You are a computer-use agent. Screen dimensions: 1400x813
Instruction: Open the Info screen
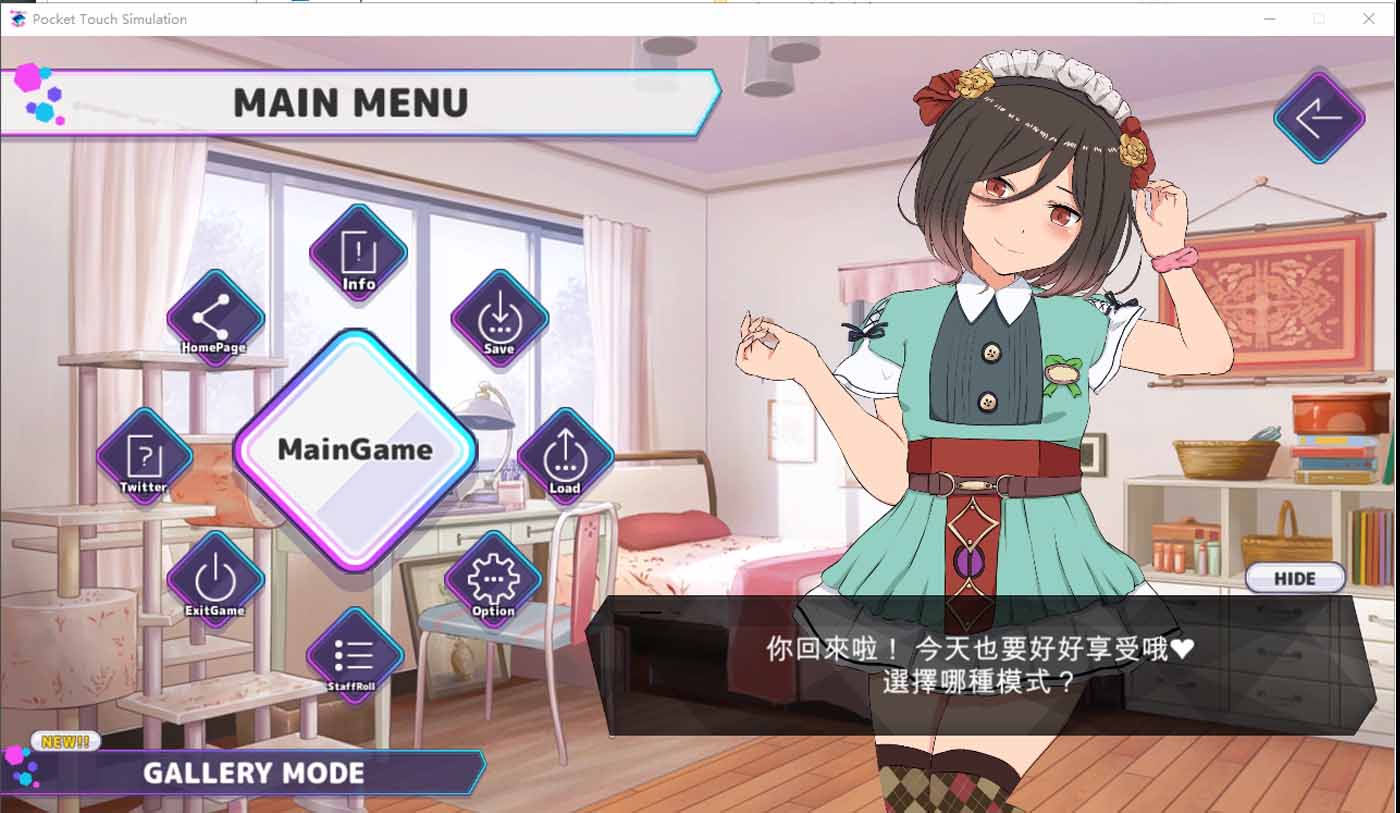[x=357, y=252]
